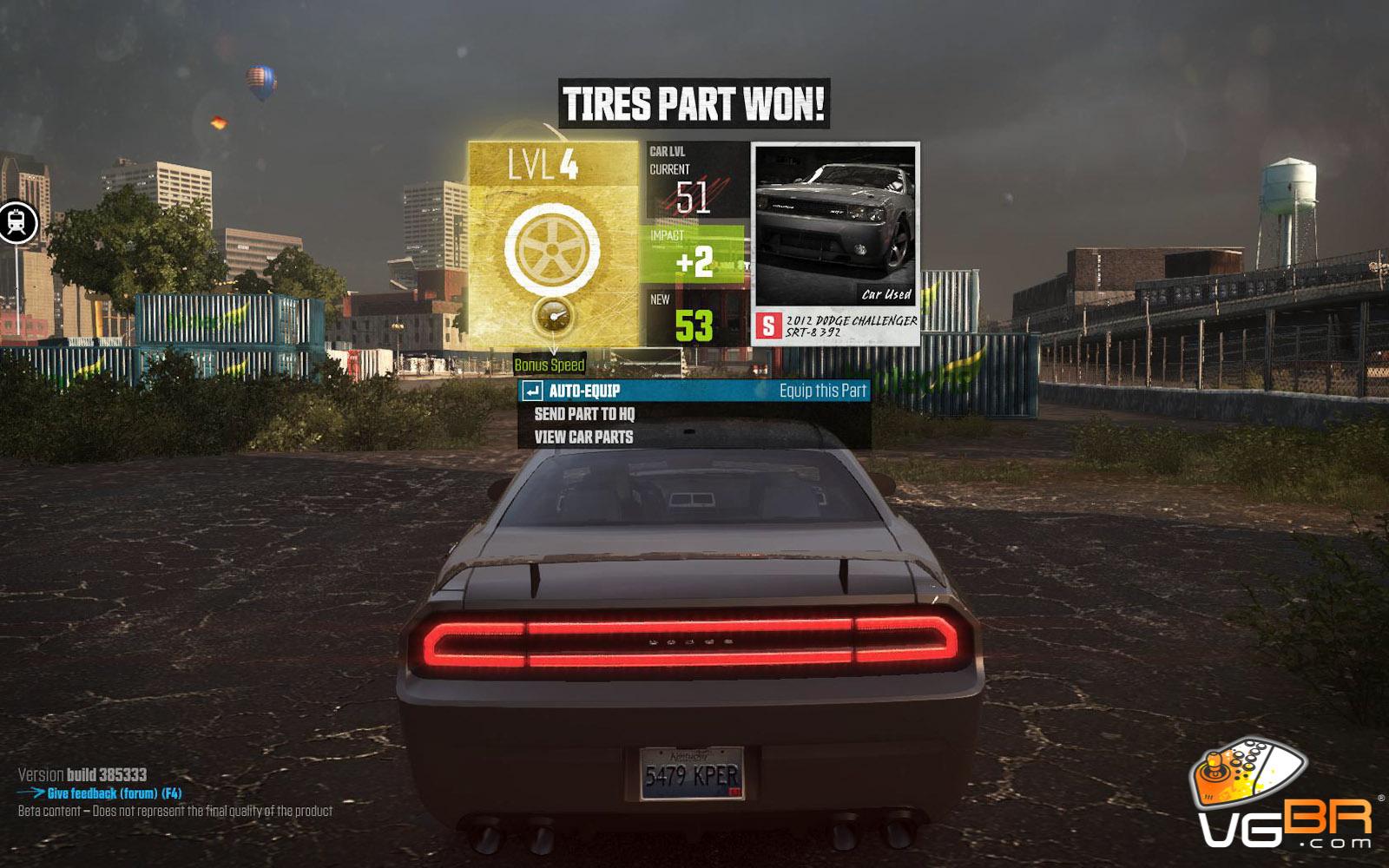The height and width of the screenshot is (868, 1389).
Task: Open View Car Parts option
Action: click(x=583, y=437)
